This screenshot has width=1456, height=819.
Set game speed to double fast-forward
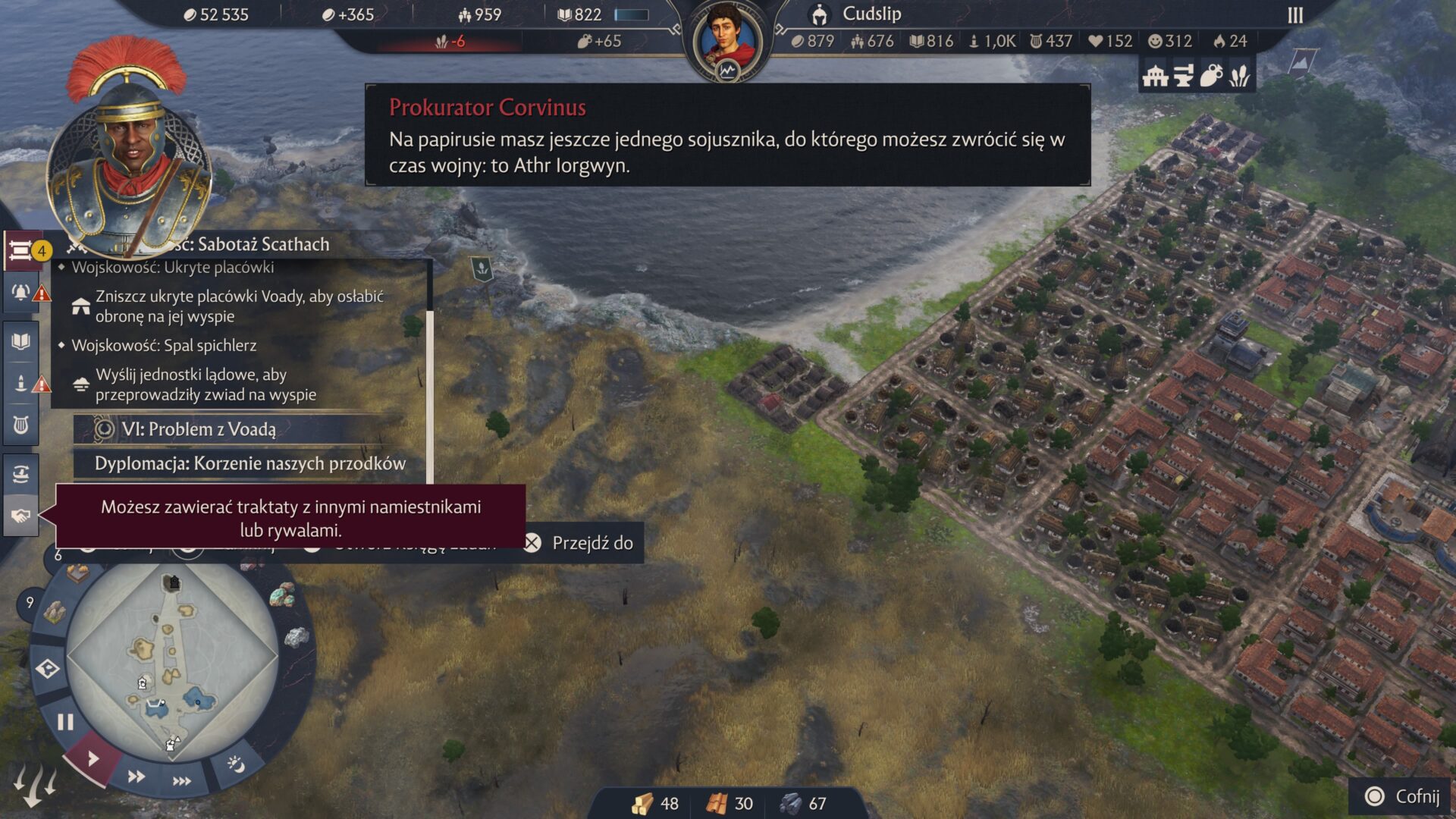tap(136, 777)
